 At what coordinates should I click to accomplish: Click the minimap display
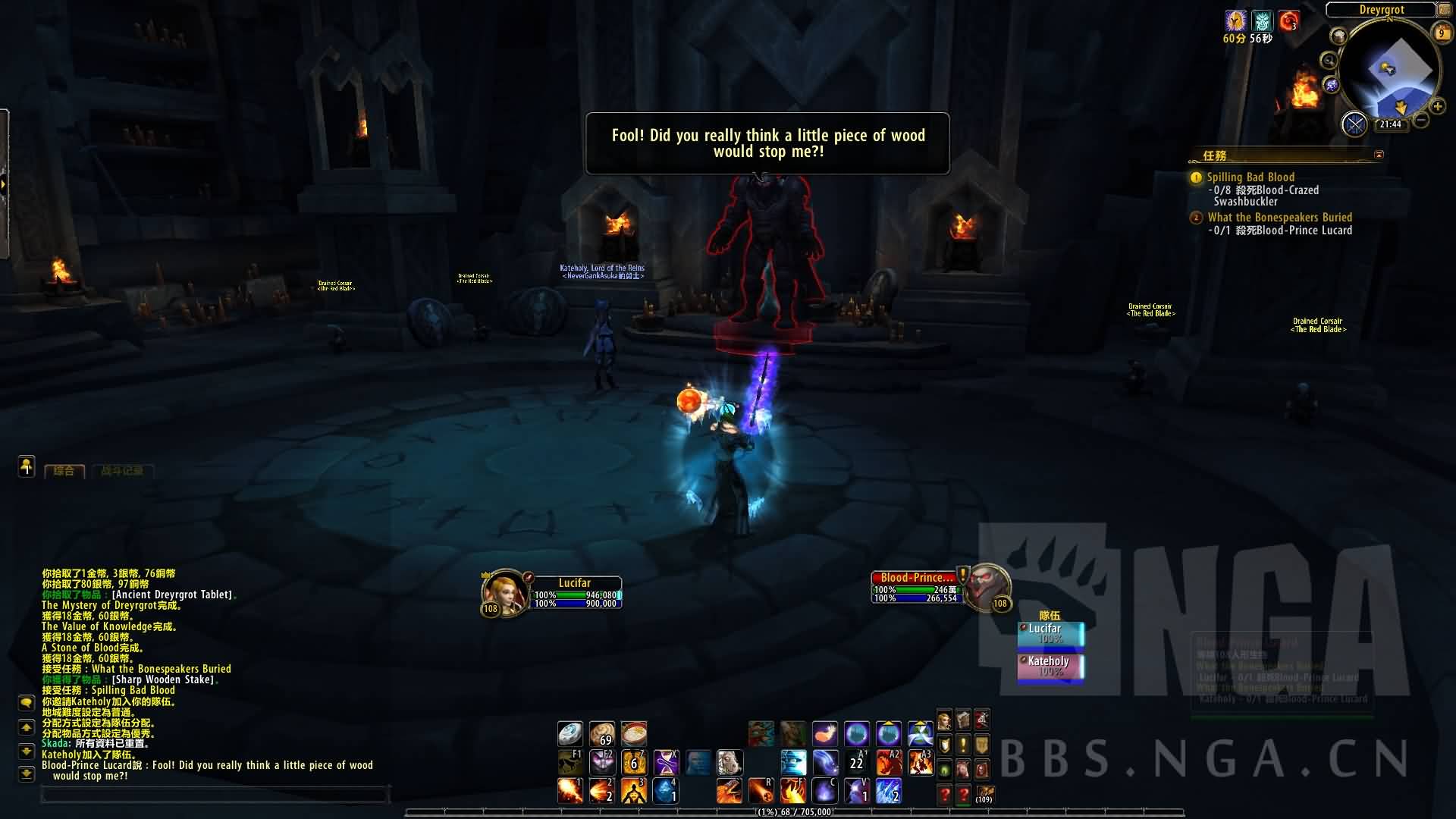point(1389,72)
